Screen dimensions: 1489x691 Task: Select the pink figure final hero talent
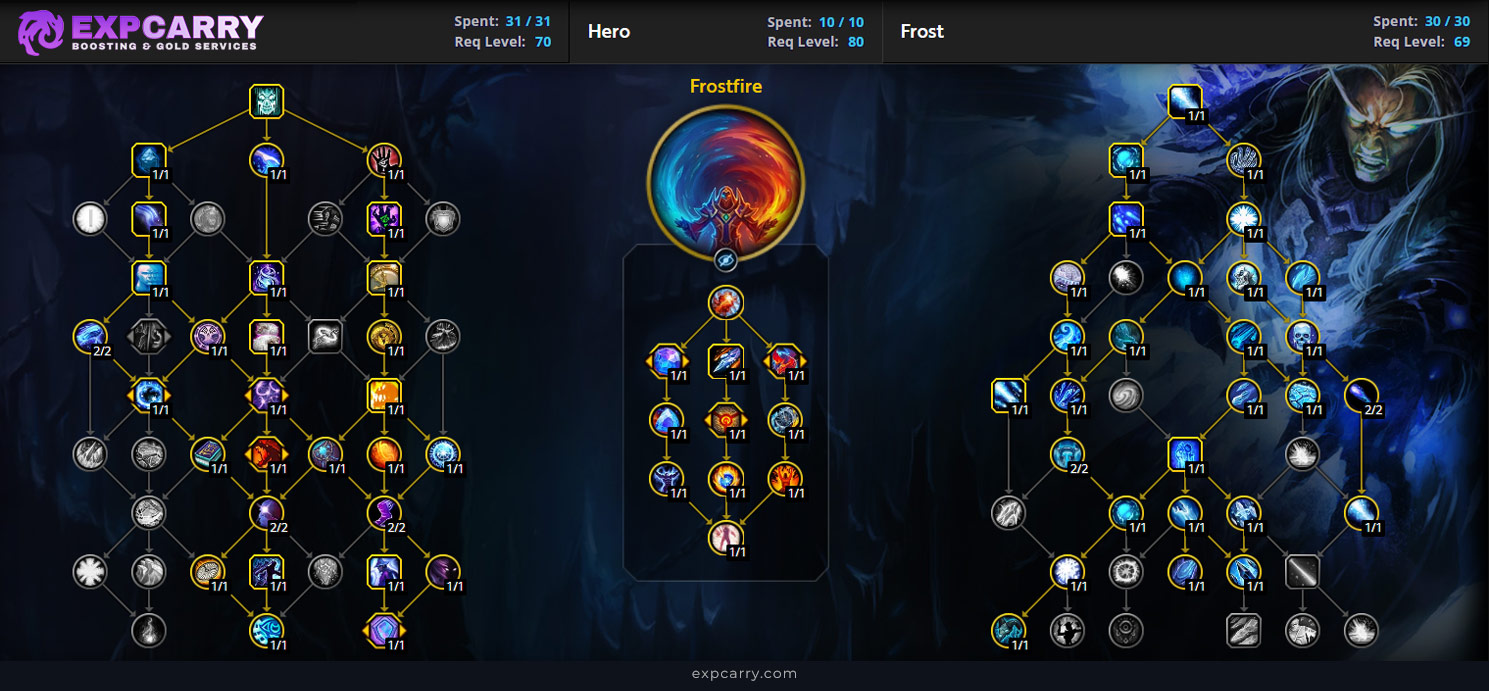click(726, 537)
